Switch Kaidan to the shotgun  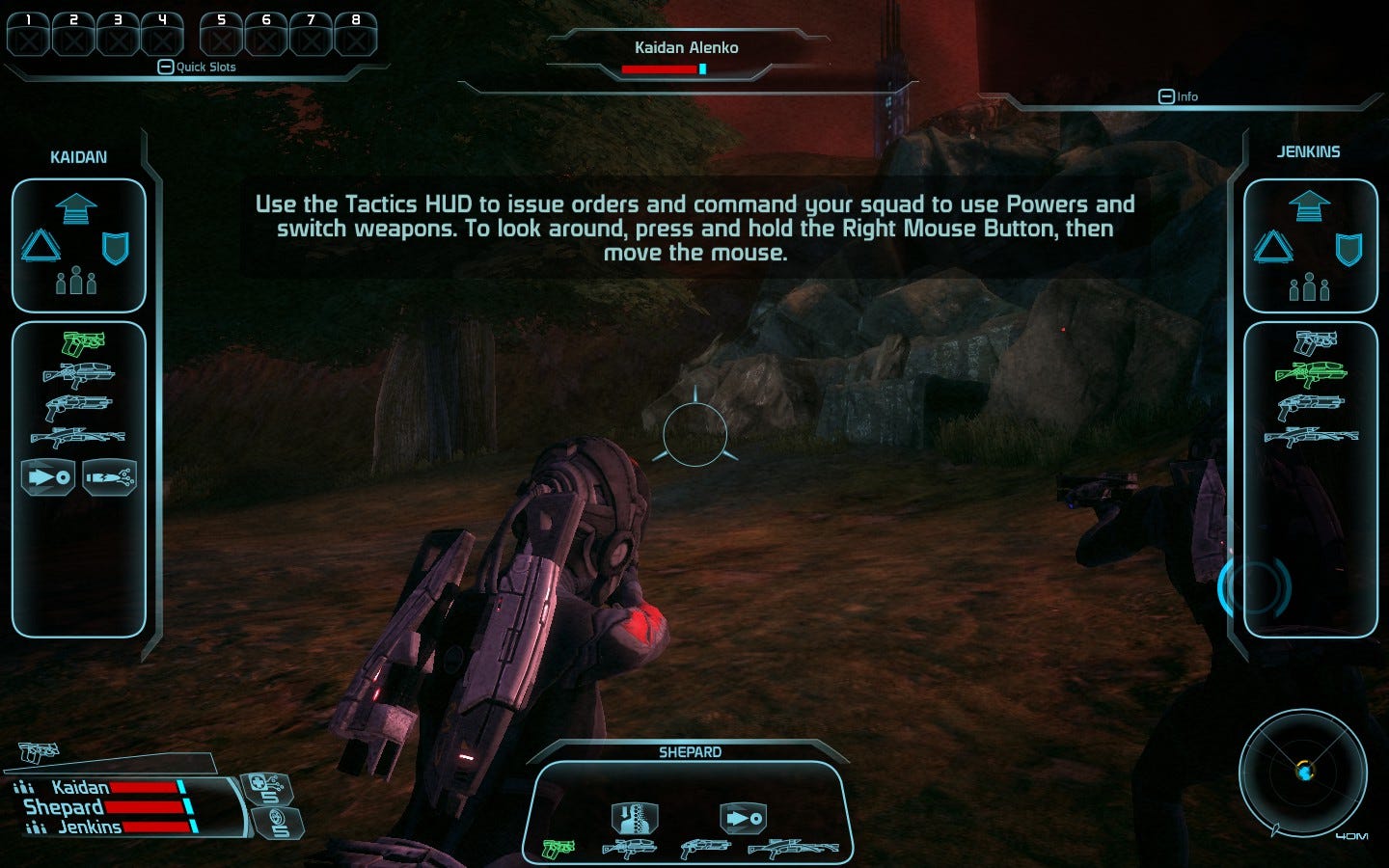click(77, 406)
